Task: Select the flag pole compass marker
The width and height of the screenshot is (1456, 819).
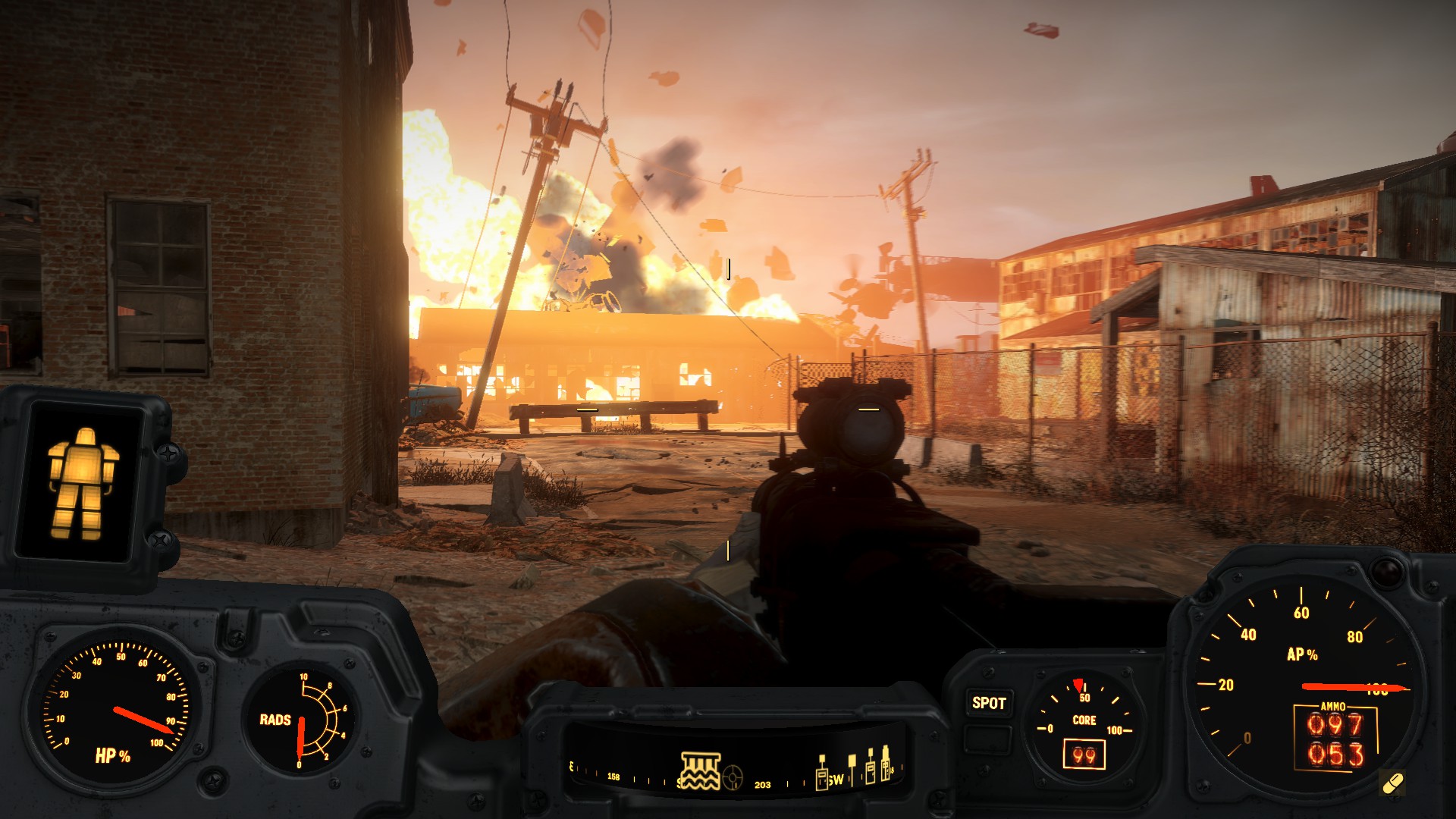Action: pos(852,769)
